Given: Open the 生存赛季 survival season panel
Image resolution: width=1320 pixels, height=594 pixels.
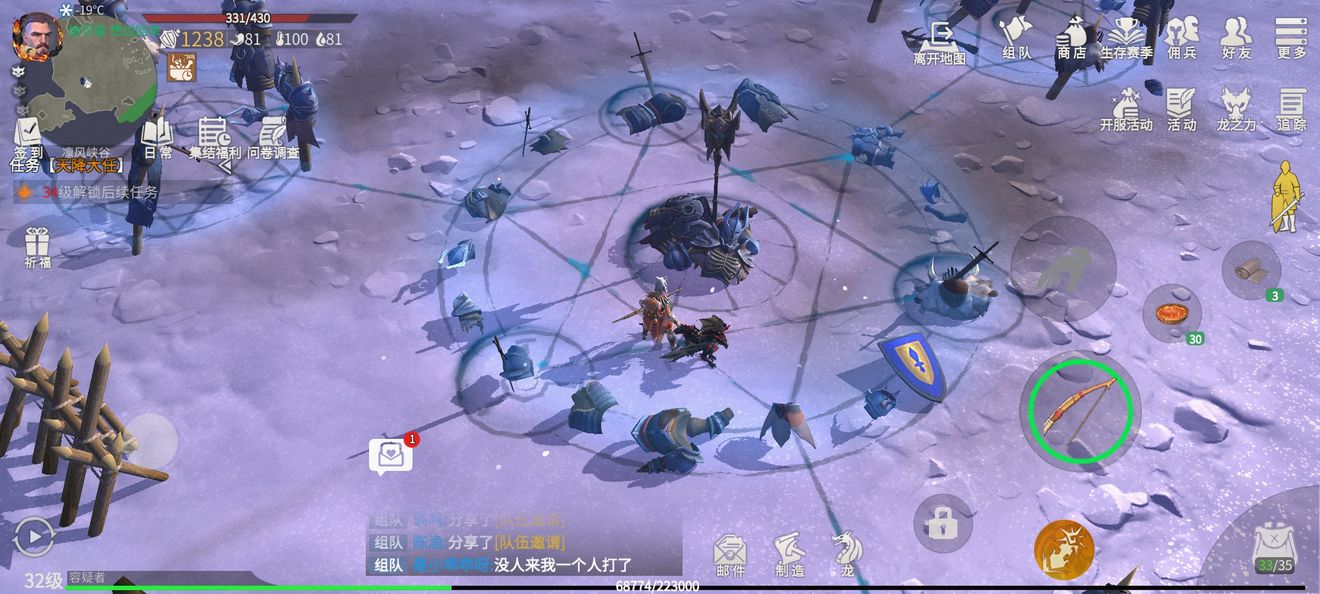Looking at the screenshot, I should click(x=1126, y=36).
